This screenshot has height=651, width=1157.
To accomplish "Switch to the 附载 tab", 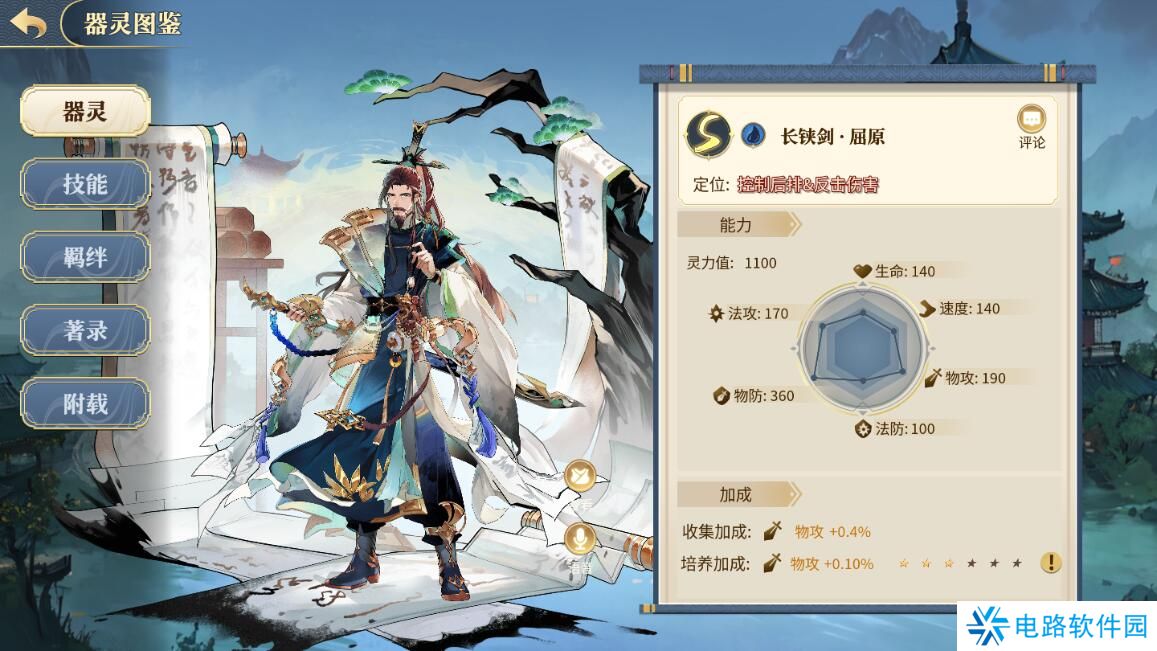I will 85,404.
